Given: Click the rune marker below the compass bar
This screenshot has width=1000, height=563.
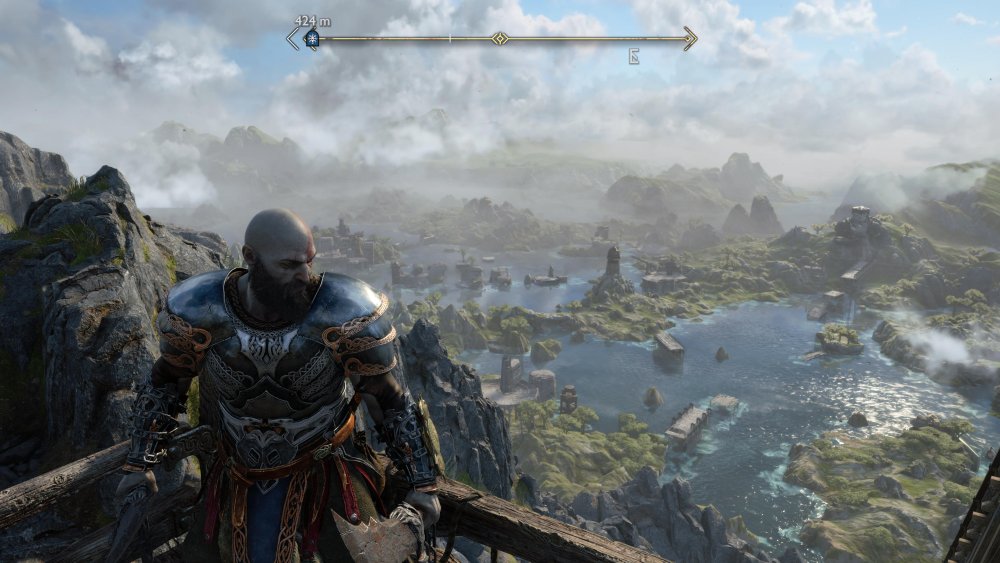Looking at the screenshot, I should pos(634,57).
